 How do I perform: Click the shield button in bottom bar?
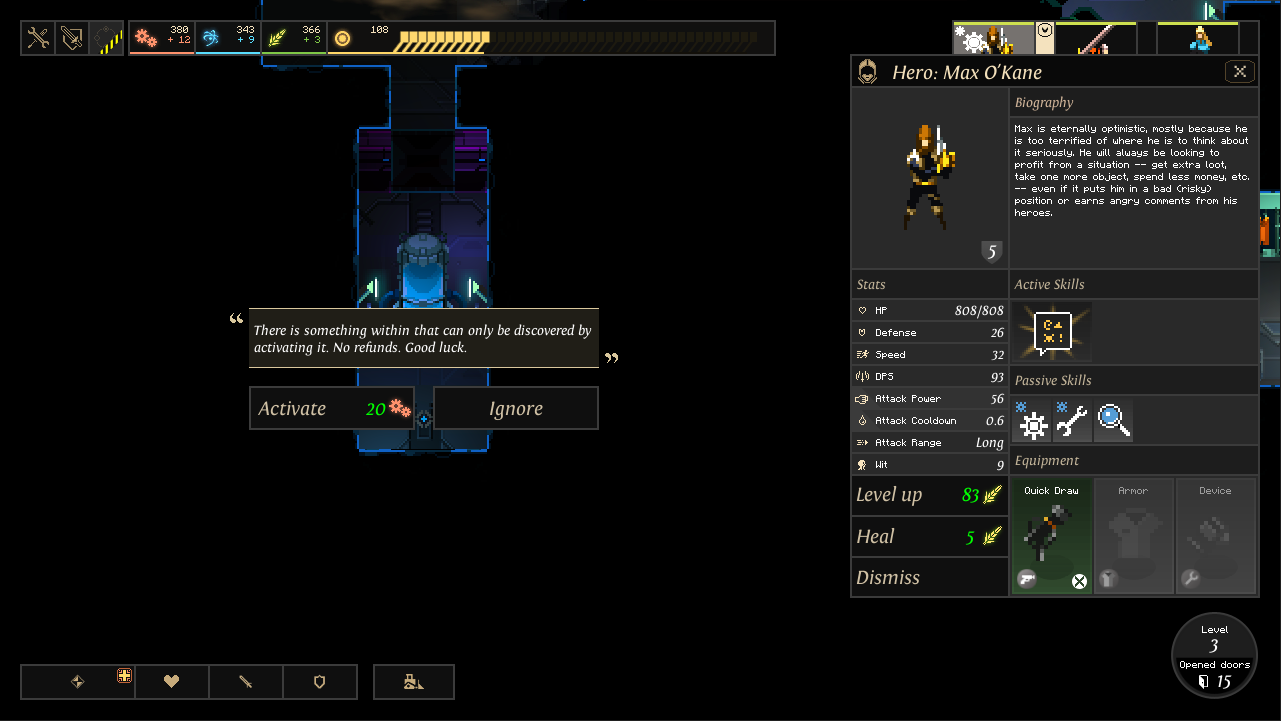(x=320, y=682)
